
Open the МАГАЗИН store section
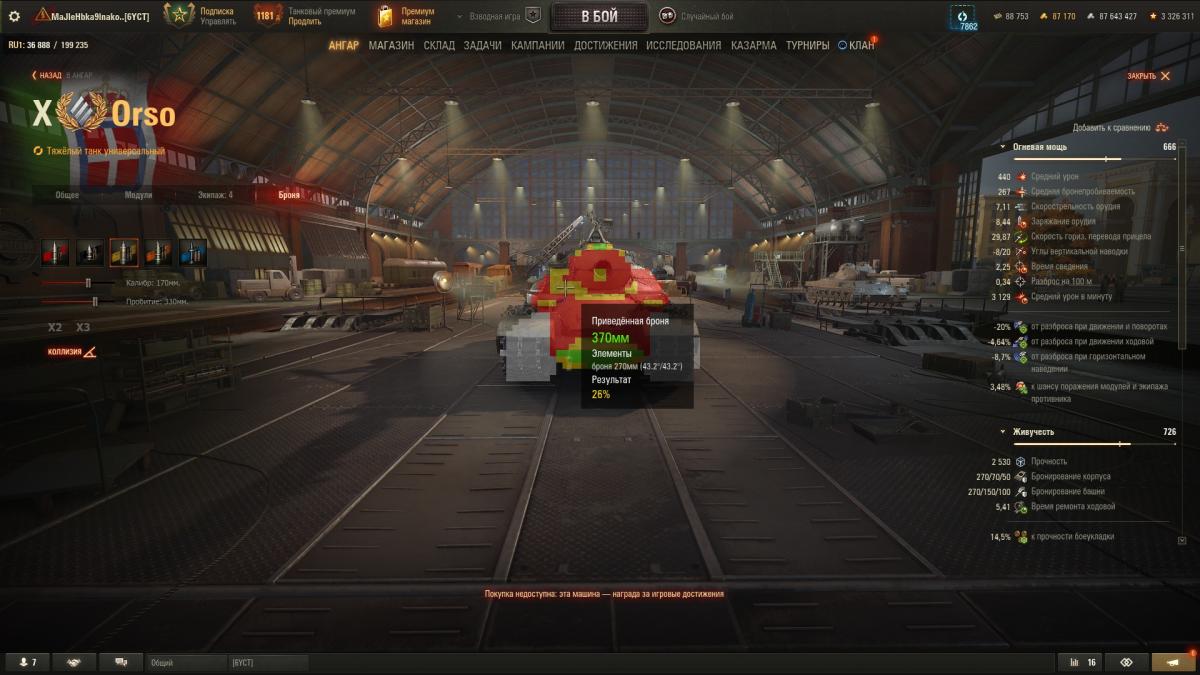point(391,46)
